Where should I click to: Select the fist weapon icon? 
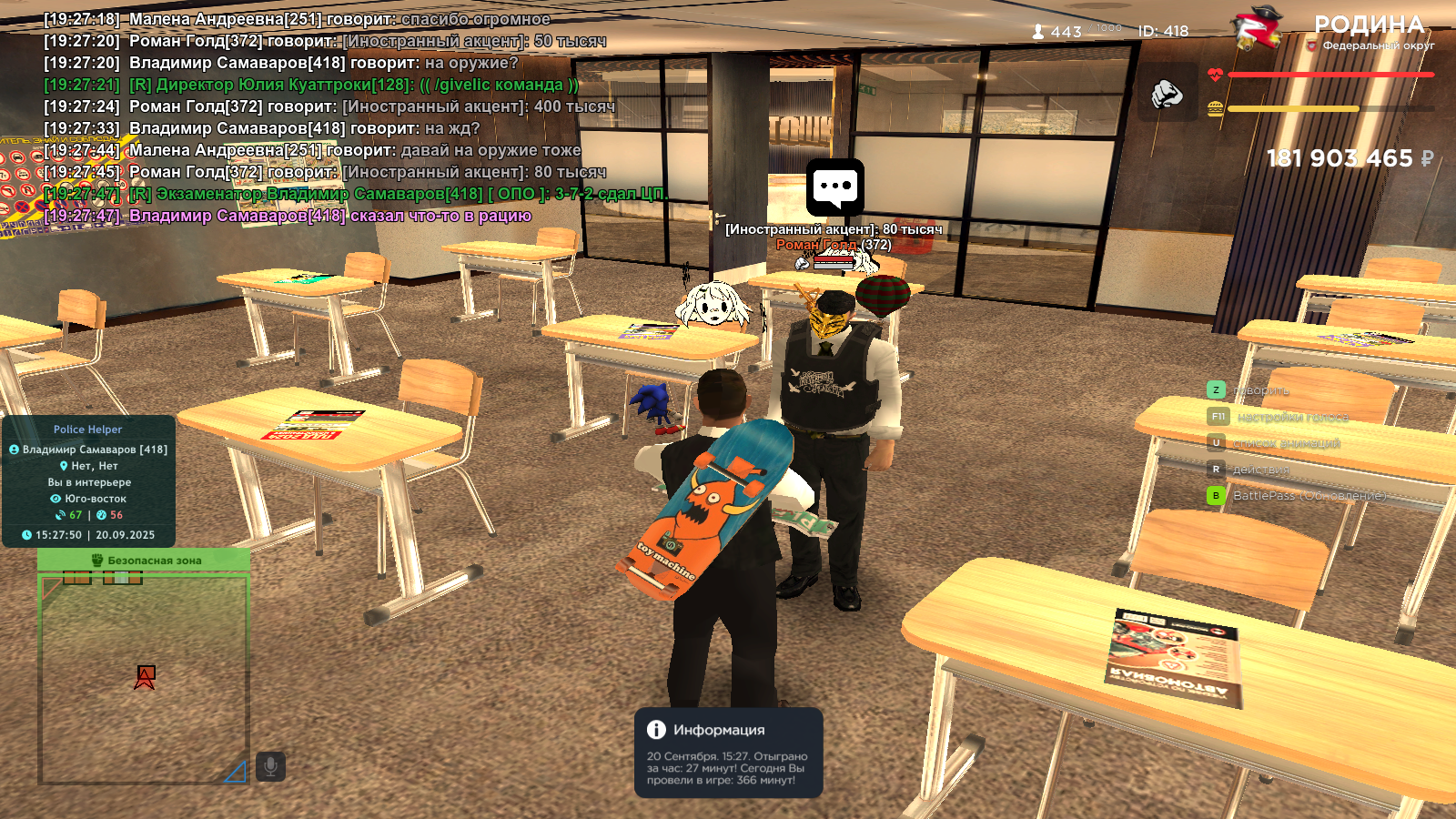[1167, 93]
